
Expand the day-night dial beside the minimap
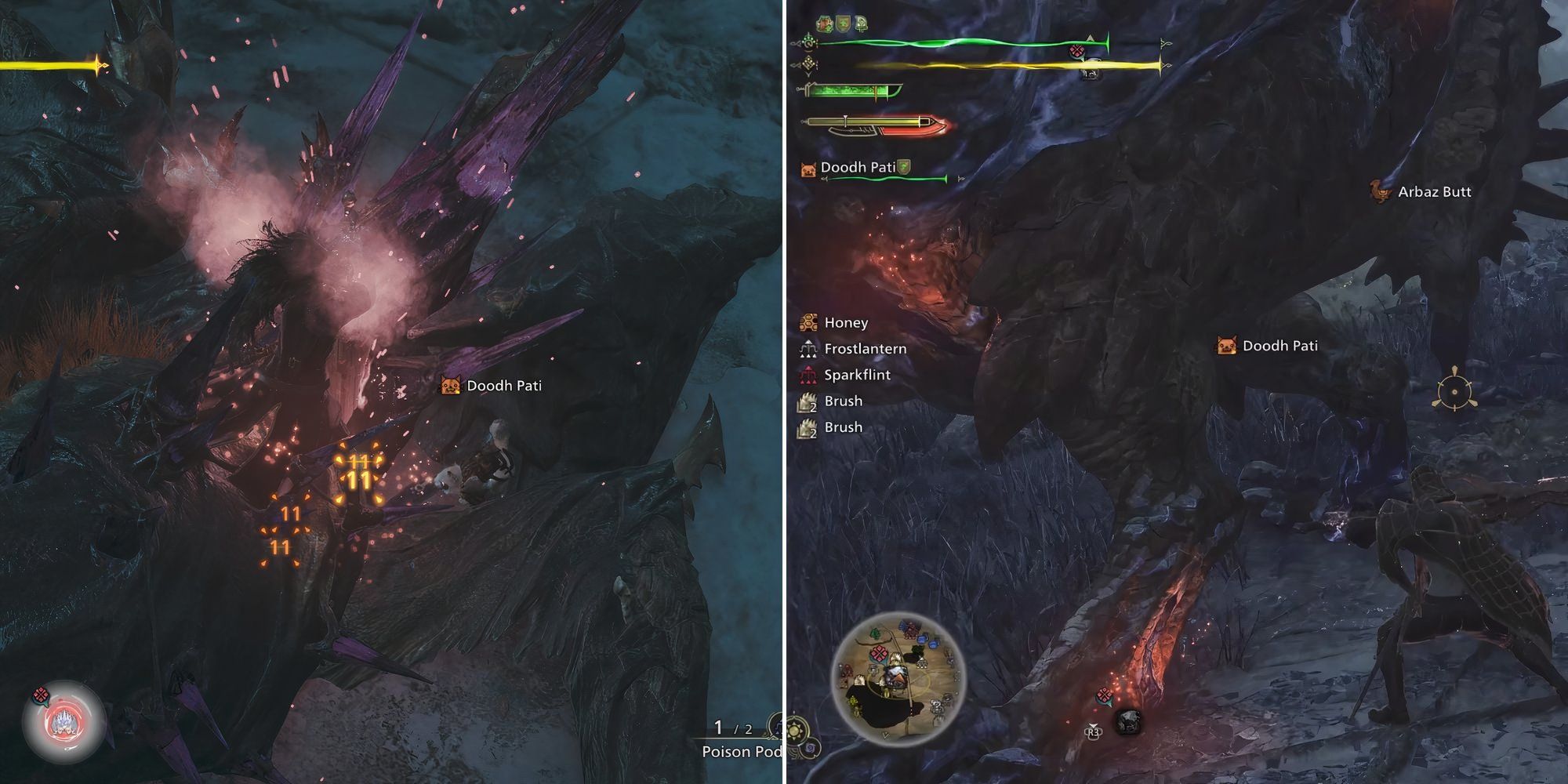pos(795,729)
